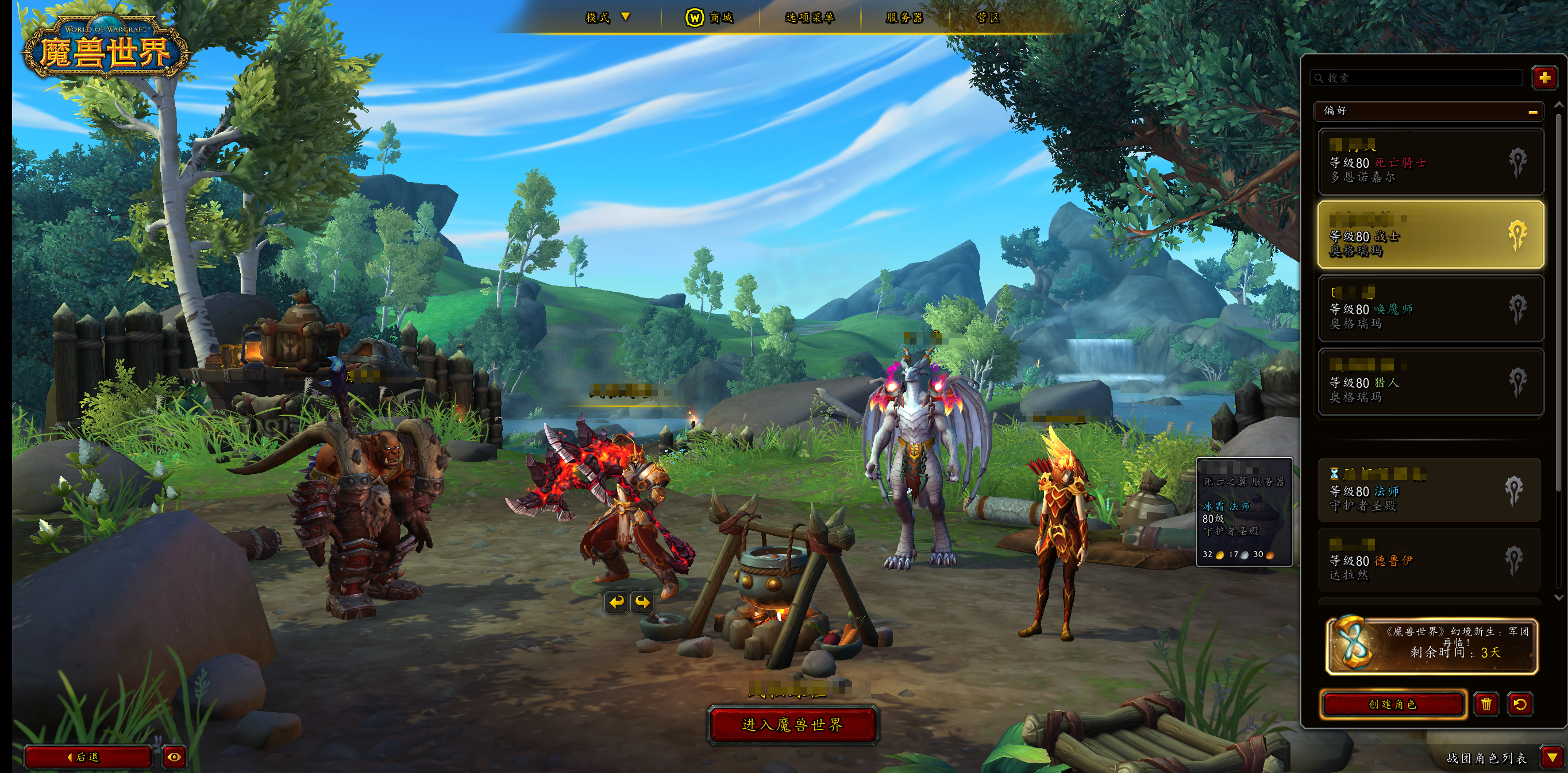Delete character with the trash can button
This screenshot has width=1568, height=773.
click(1486, 704)
